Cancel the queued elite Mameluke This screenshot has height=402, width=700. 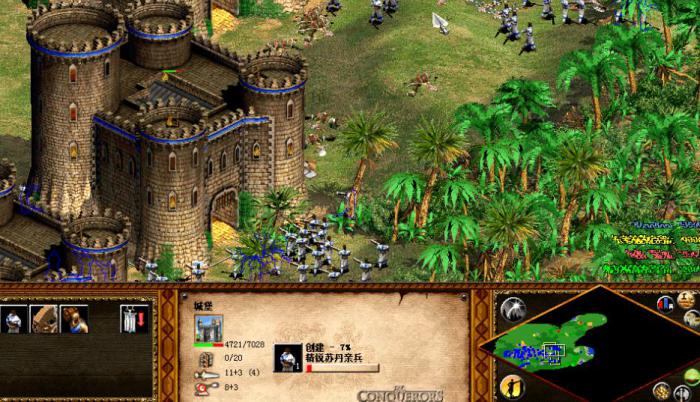coord(288,357)
